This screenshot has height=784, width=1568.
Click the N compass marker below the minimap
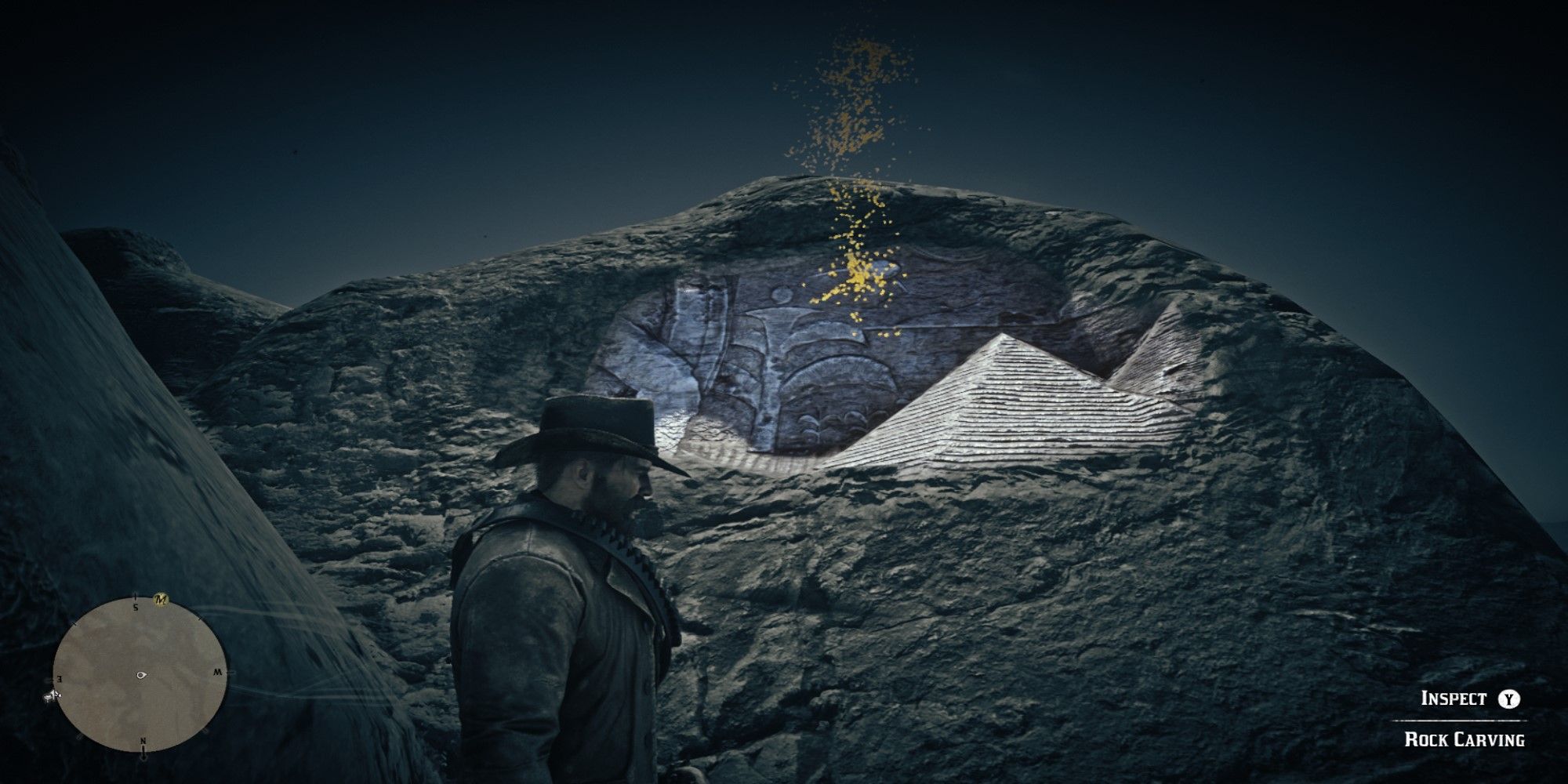[x=143, y=741]
